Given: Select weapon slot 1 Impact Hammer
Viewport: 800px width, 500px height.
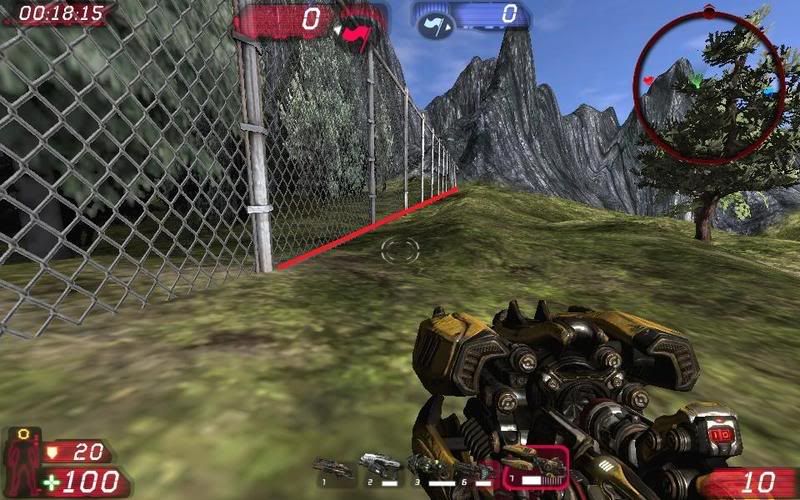Looking at the screenshot, I should point(333,467).
